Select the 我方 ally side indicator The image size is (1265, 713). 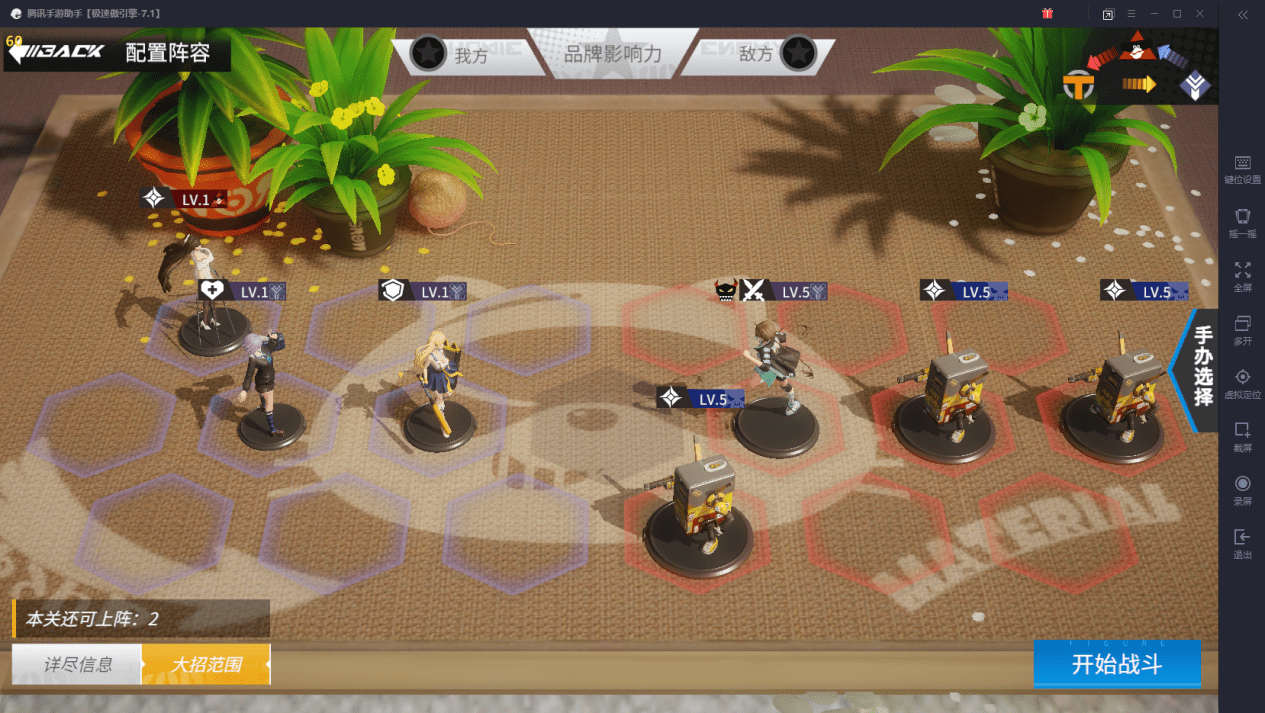pyautogui.click(x=449, y=54)
